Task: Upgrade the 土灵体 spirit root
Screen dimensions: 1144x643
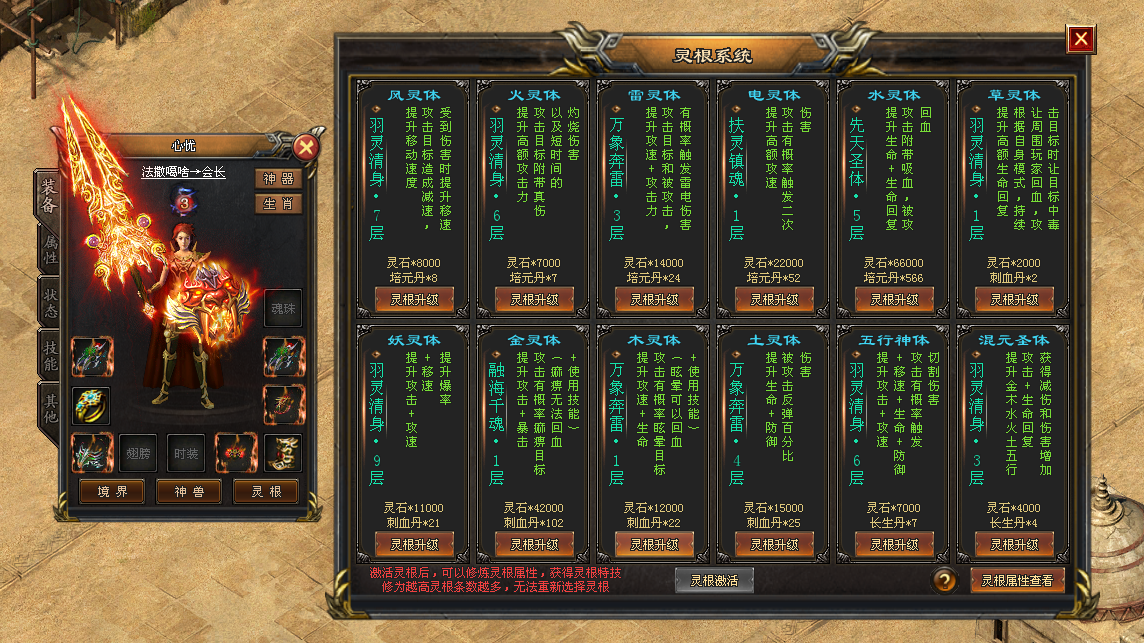Action: (774, 544)
